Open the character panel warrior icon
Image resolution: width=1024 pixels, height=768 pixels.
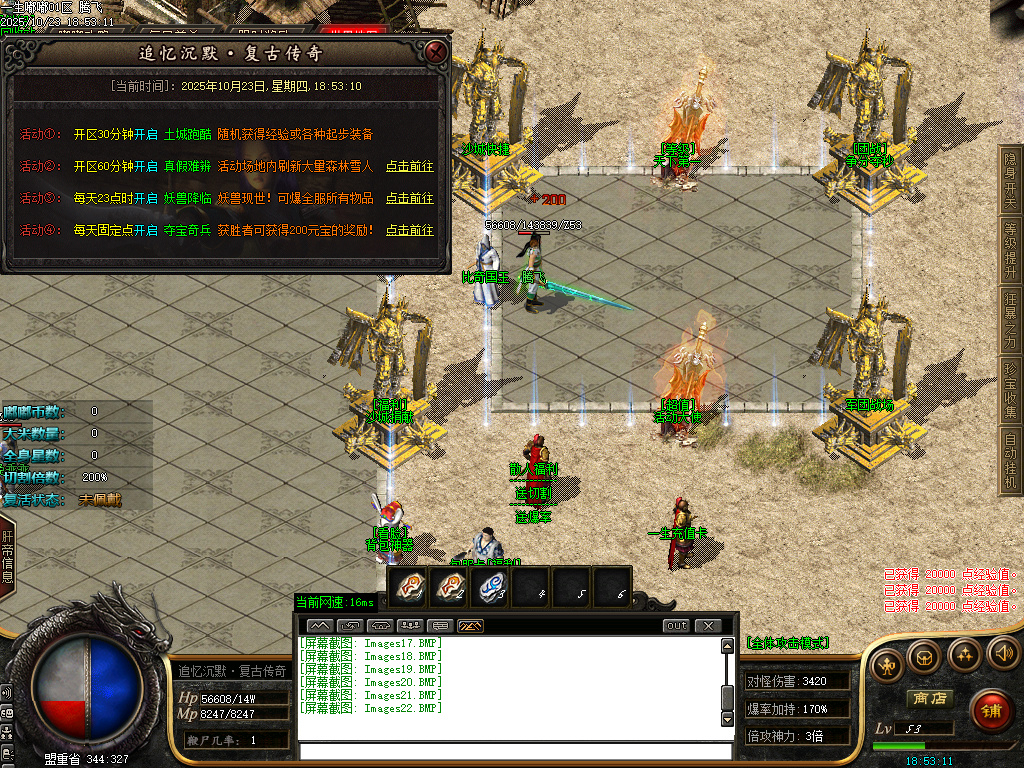coord(885,663)
